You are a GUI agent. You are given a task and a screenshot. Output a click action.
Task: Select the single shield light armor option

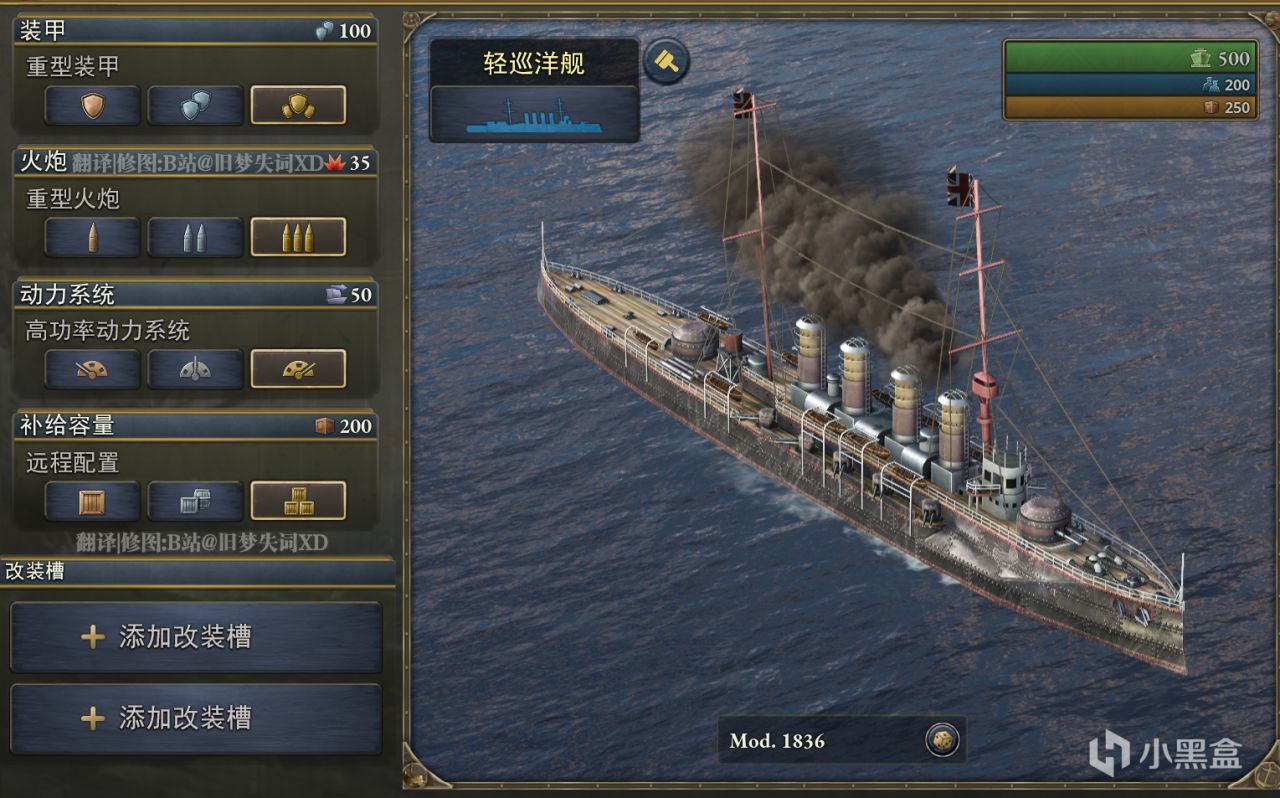tap(92, 105)
